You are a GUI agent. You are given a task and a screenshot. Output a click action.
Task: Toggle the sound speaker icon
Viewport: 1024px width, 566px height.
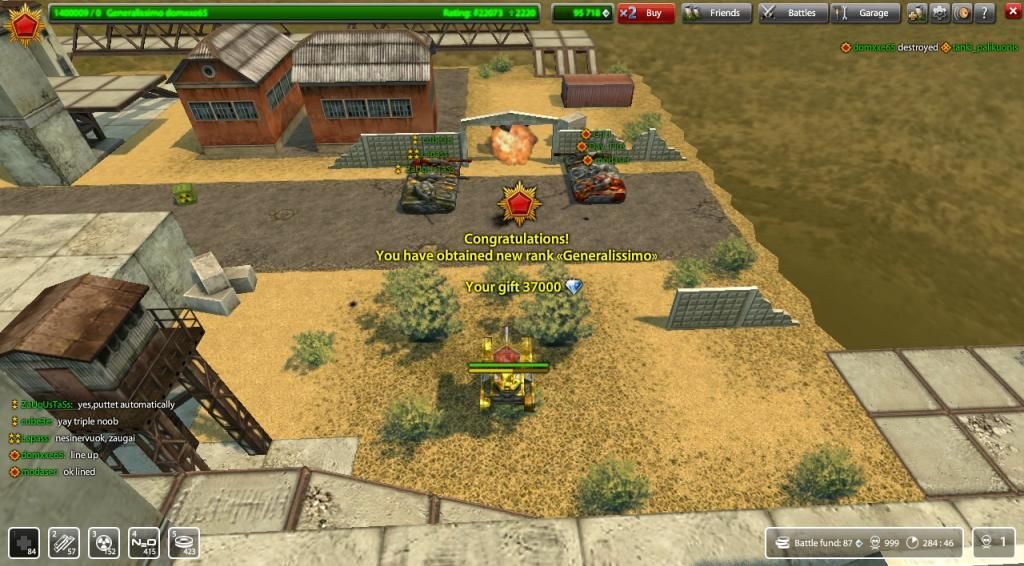coord(963,13)
